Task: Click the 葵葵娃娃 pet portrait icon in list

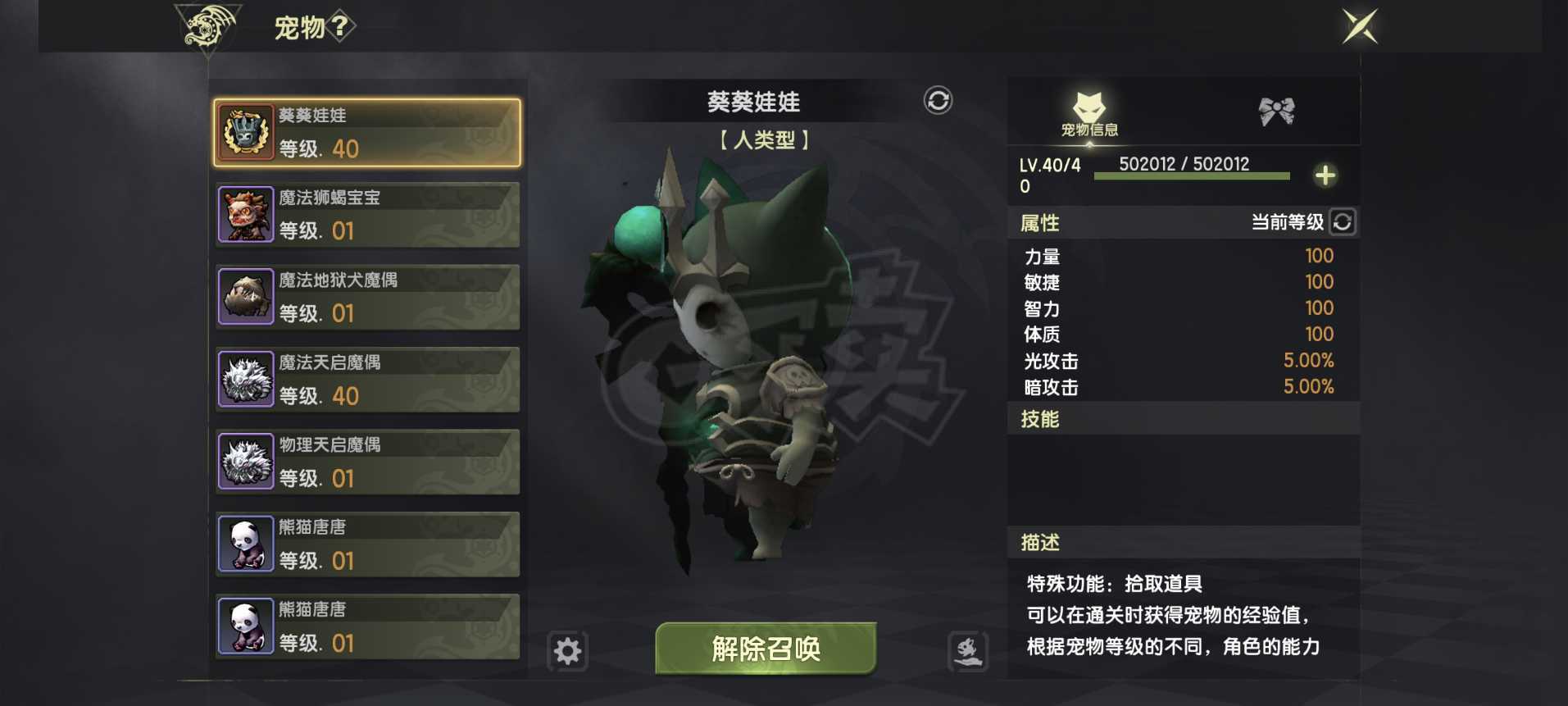Action: 246,133
